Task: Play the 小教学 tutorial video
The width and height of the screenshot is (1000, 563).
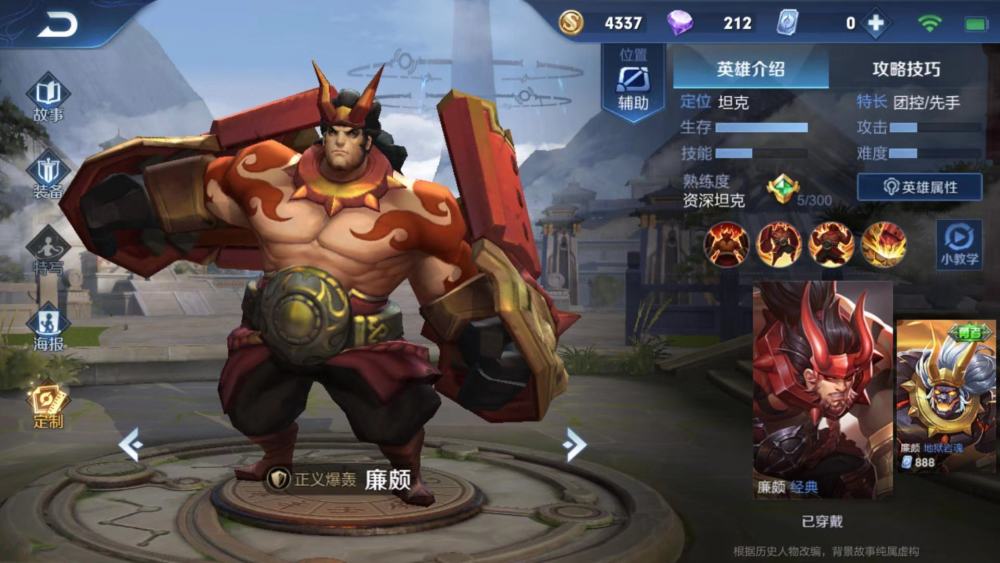Action: click(x=958, y=243)
